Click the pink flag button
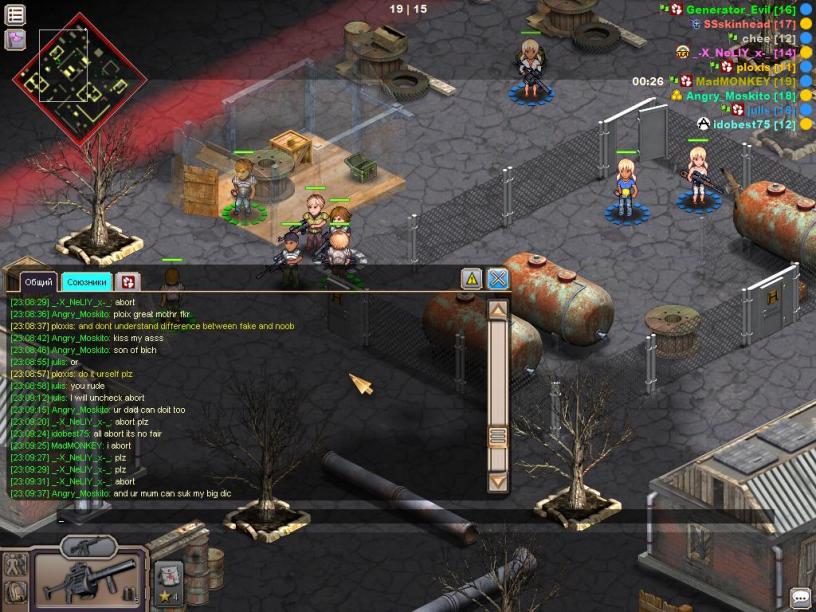 [x=15, y=40]
